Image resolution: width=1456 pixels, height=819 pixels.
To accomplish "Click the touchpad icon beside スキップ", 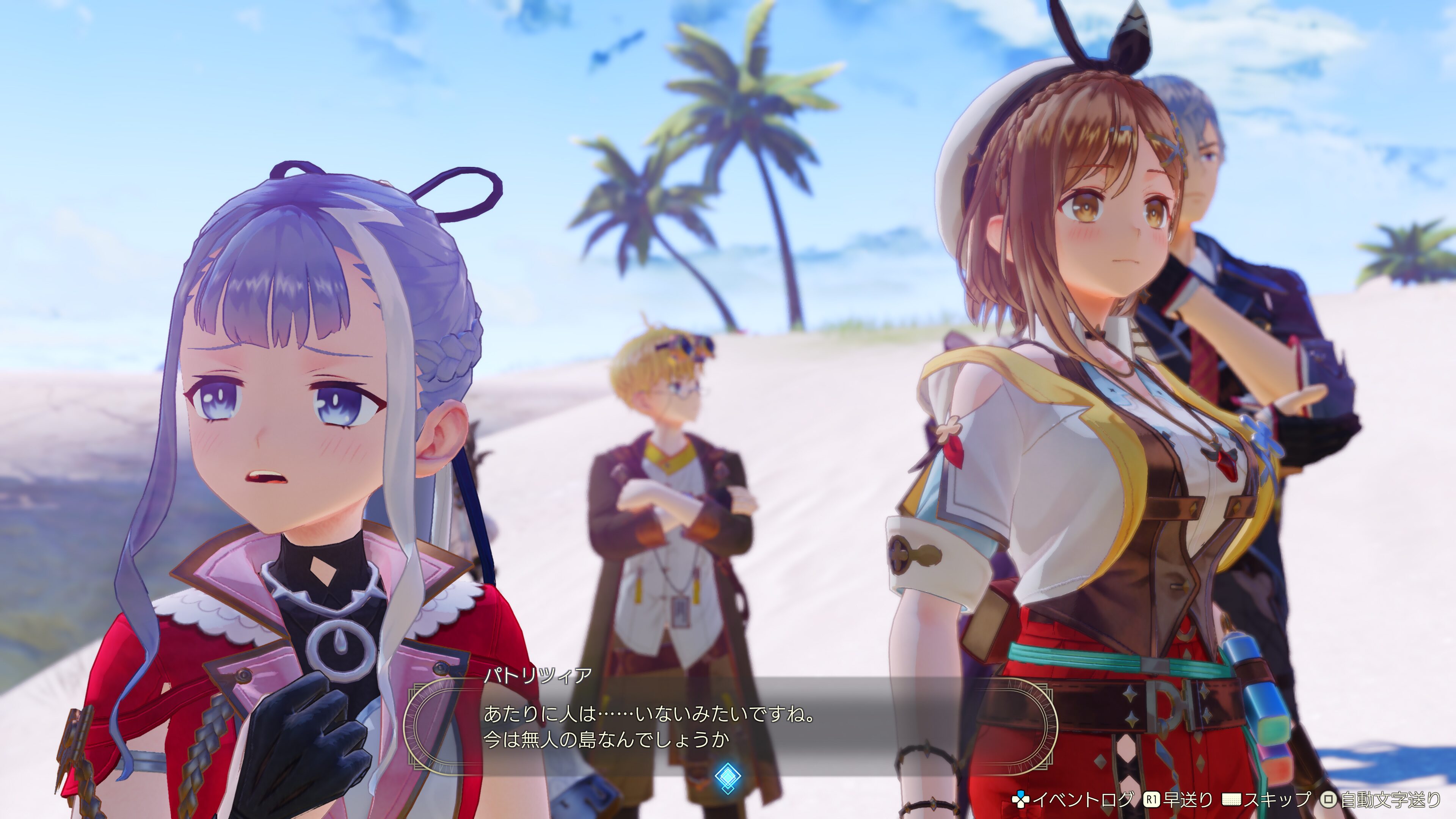I will 1232,800.
